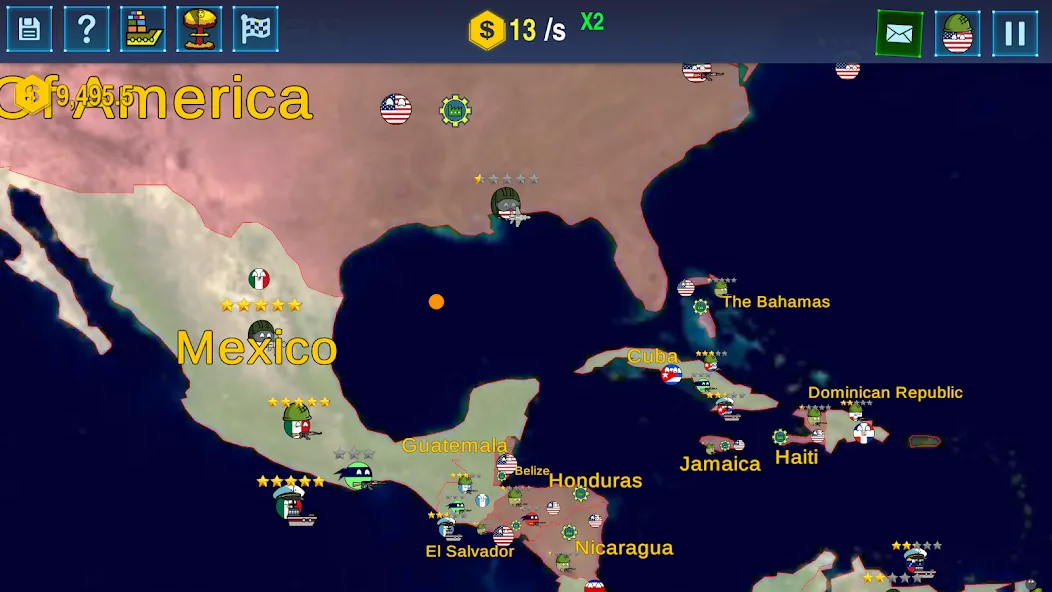Open the checkered flag menu
The image size is (1052, 592).
(x=256, y=30)
